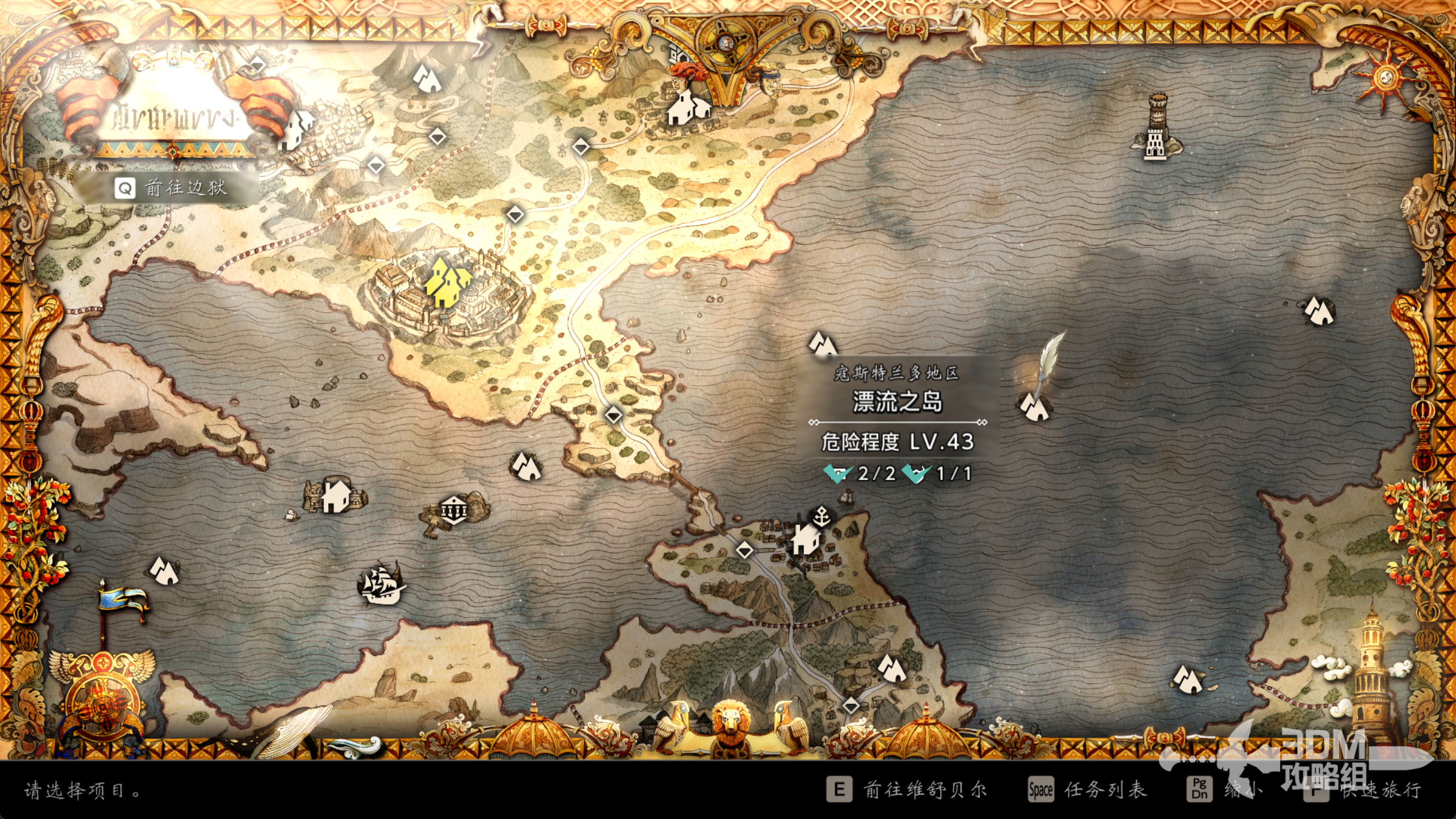Click the anchor harbor icon
The width and height of the screenshot is (1456, 819).
point(821,517)
